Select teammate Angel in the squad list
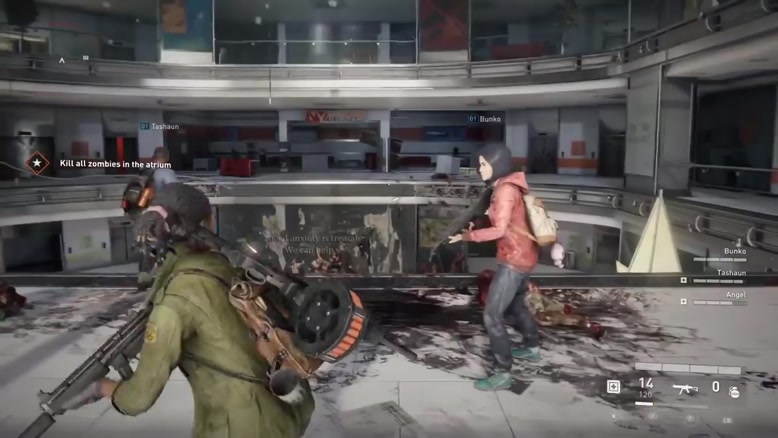 [734, 294]
